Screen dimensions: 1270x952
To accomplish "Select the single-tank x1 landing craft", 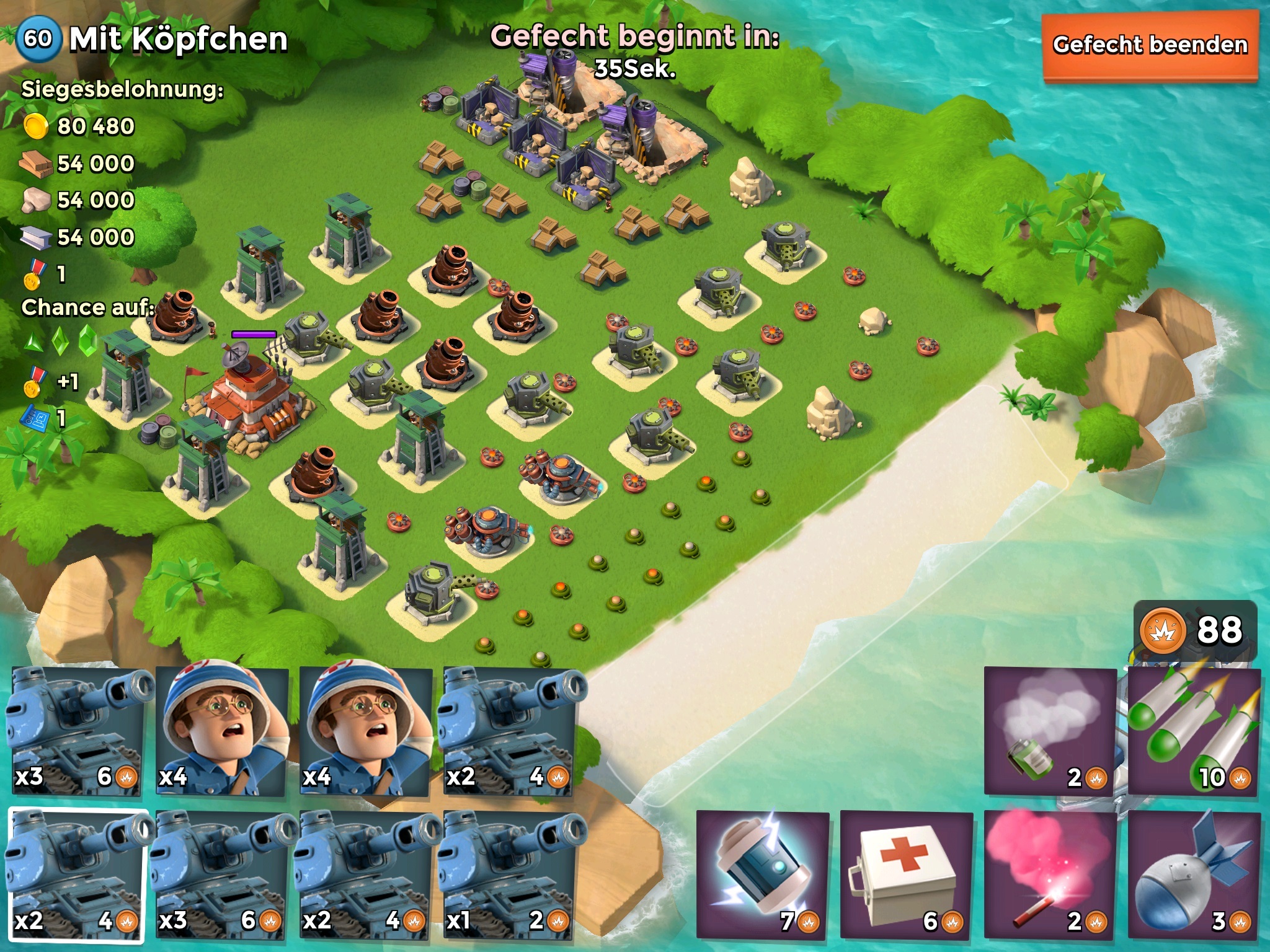I will tap(507, 875).
